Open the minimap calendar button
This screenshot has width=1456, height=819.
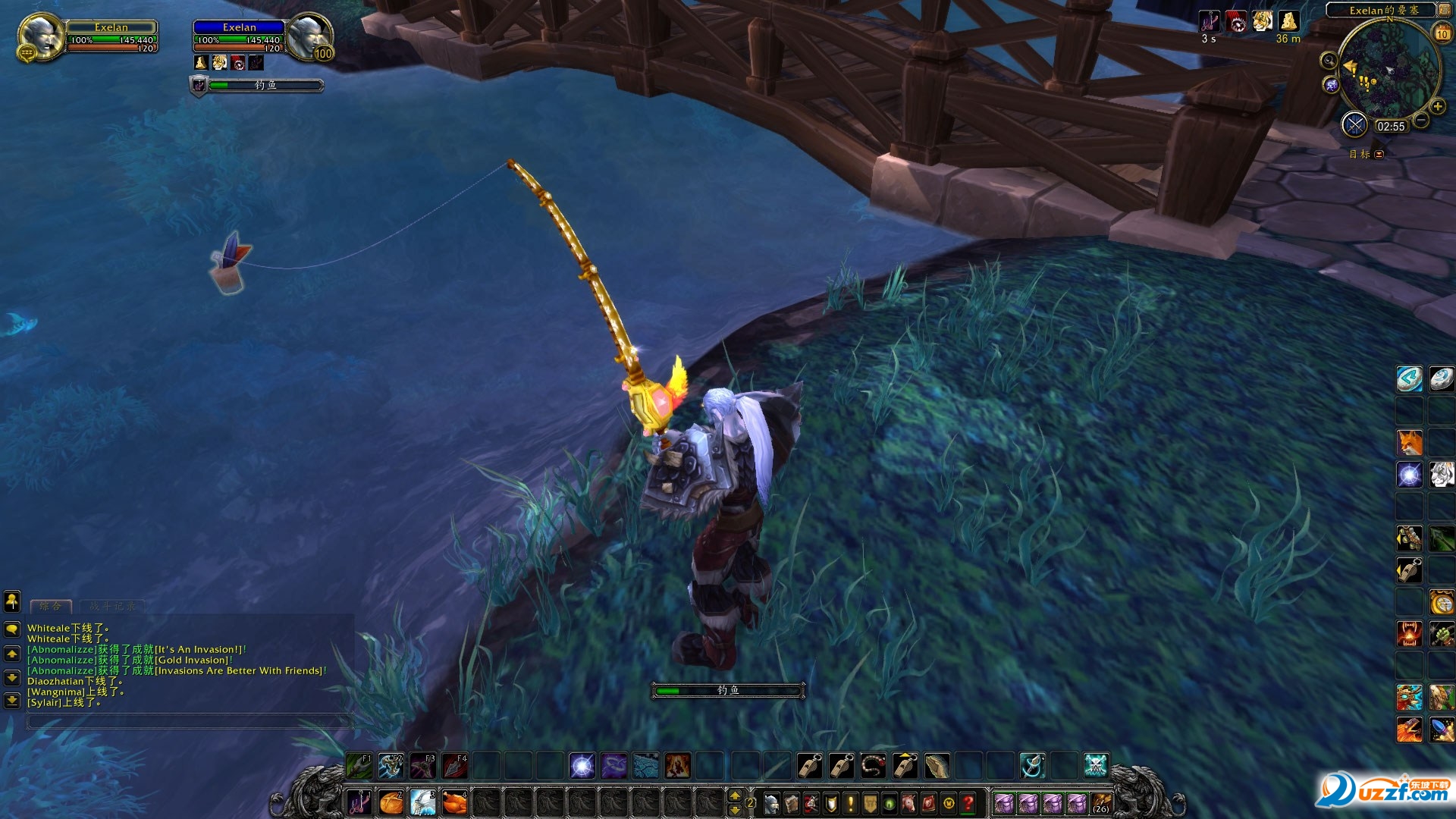[1442, 33]
